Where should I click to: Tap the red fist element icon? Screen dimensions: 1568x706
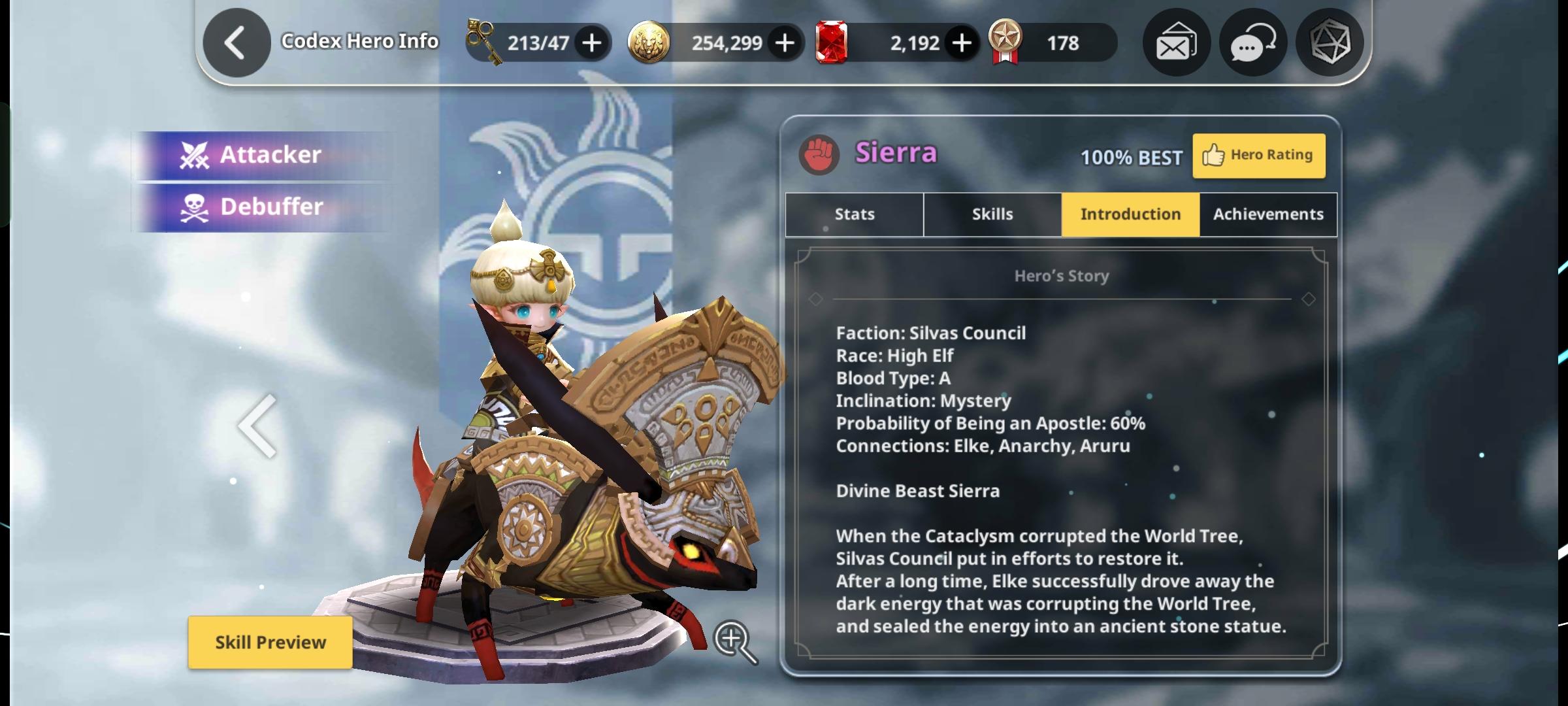(819, 155)
